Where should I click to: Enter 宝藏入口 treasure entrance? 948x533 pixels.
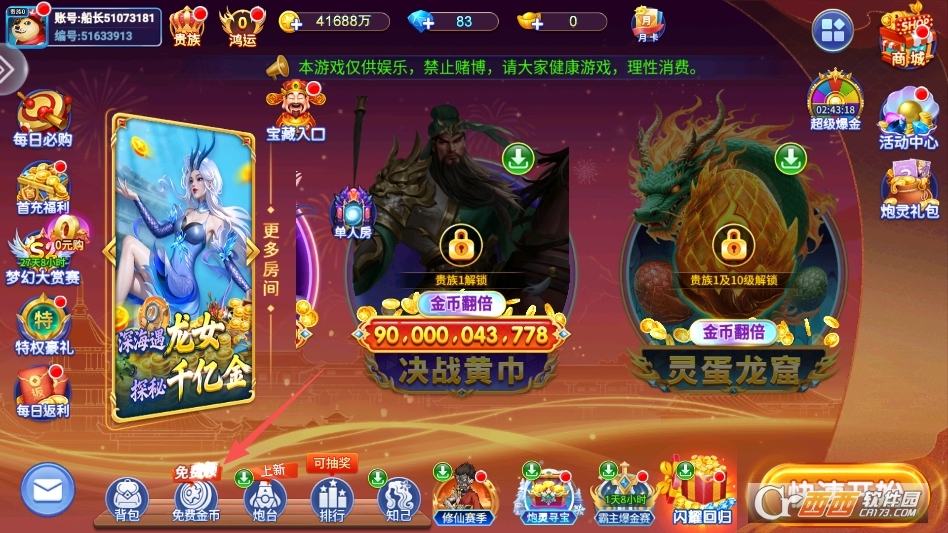pos(295,110)
